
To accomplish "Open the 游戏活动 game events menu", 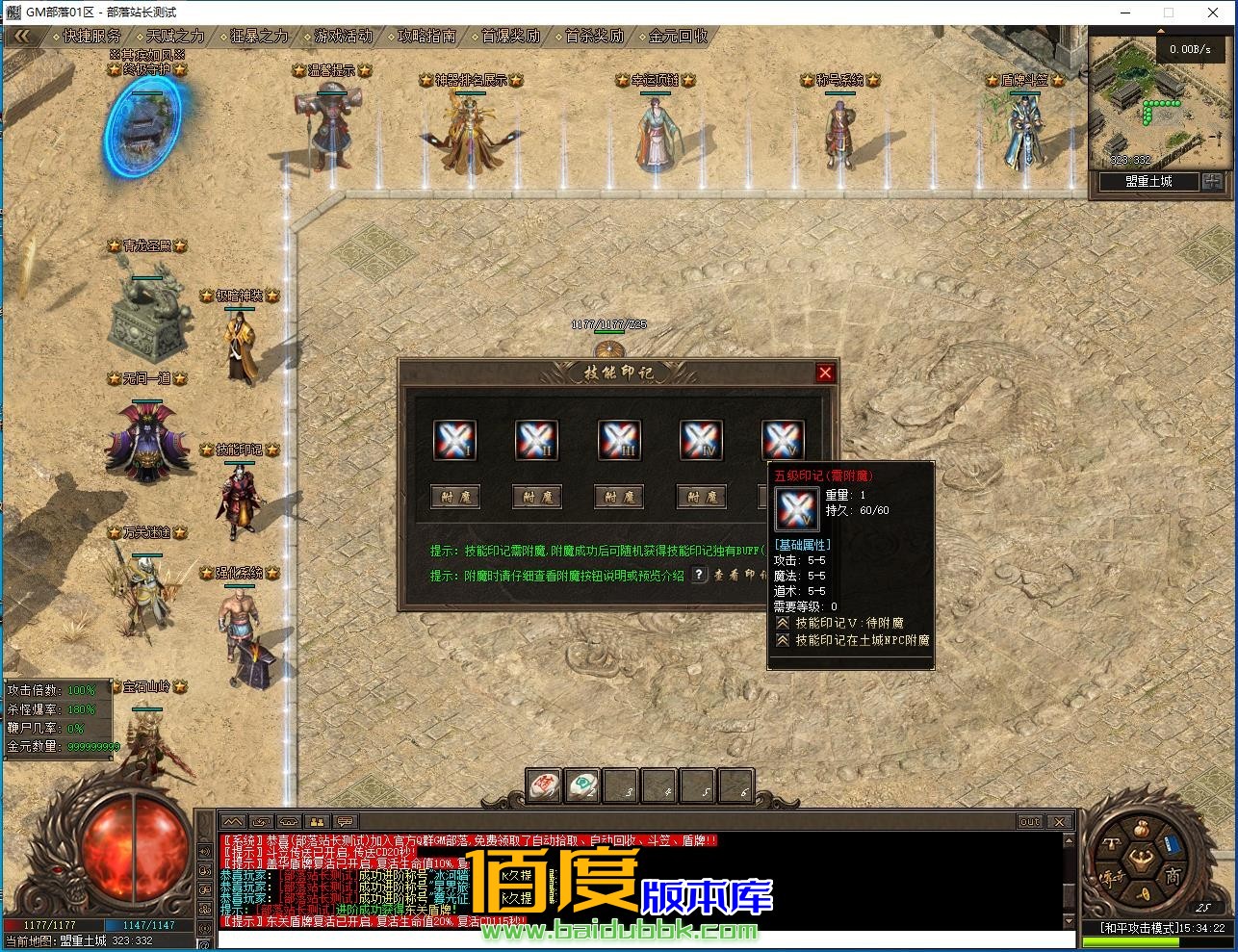I will tap(343, 37).
